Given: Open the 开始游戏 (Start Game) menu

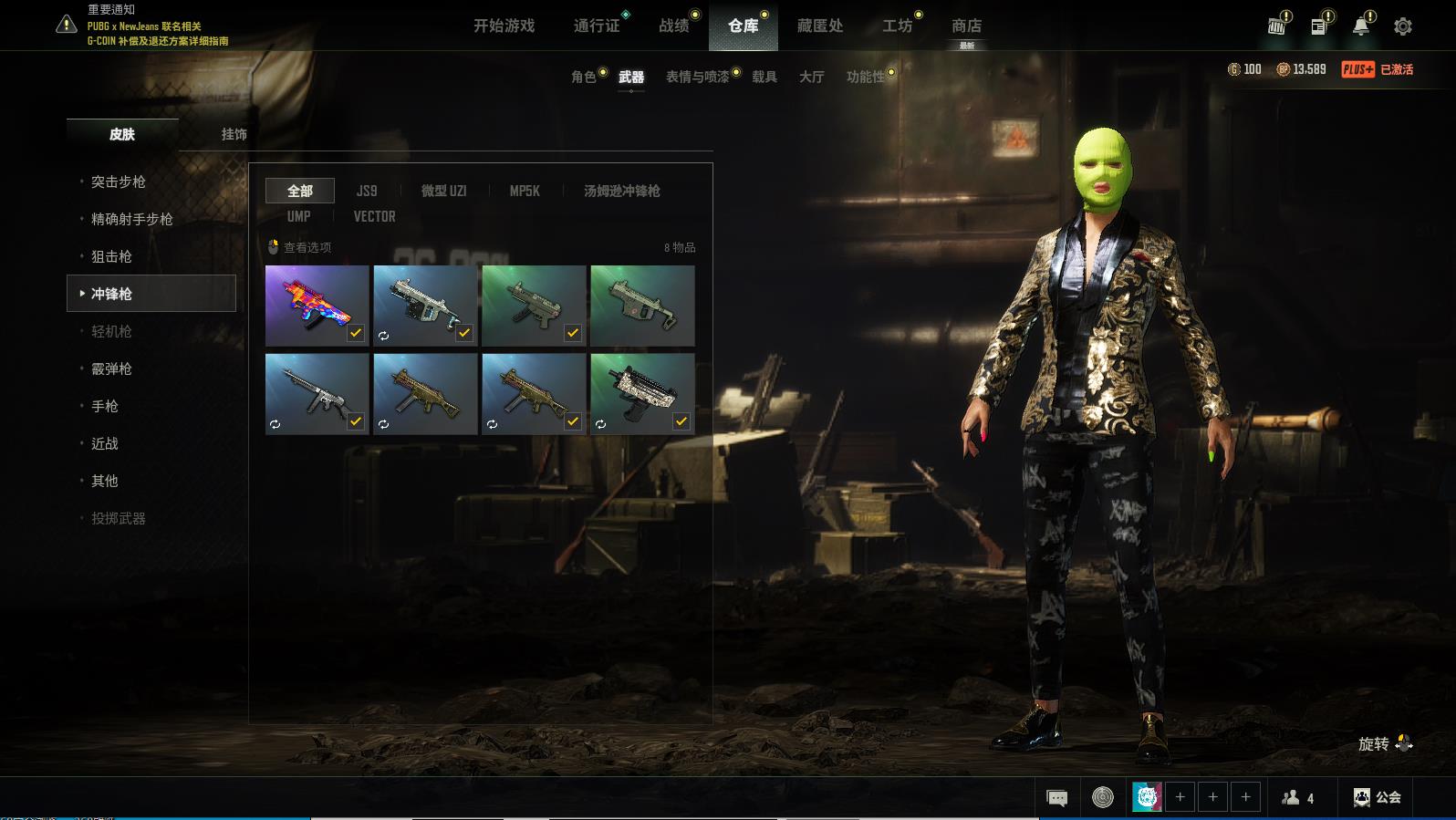Looking at the screenshot, I should (x=504, y=26).
